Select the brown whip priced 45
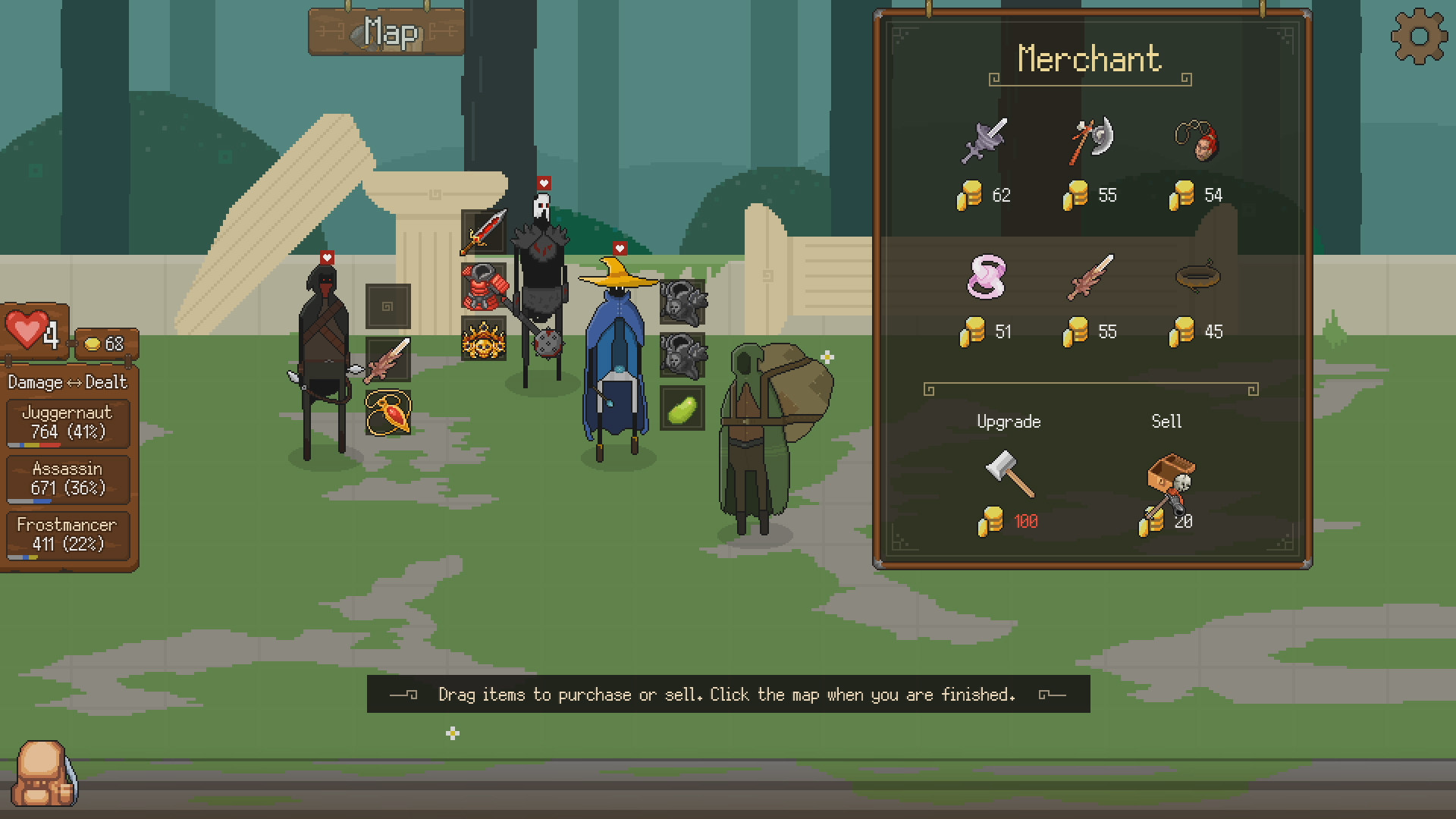Image resolution: width=1456 pixels, height=819 pixels. [x=1197, y=276]
